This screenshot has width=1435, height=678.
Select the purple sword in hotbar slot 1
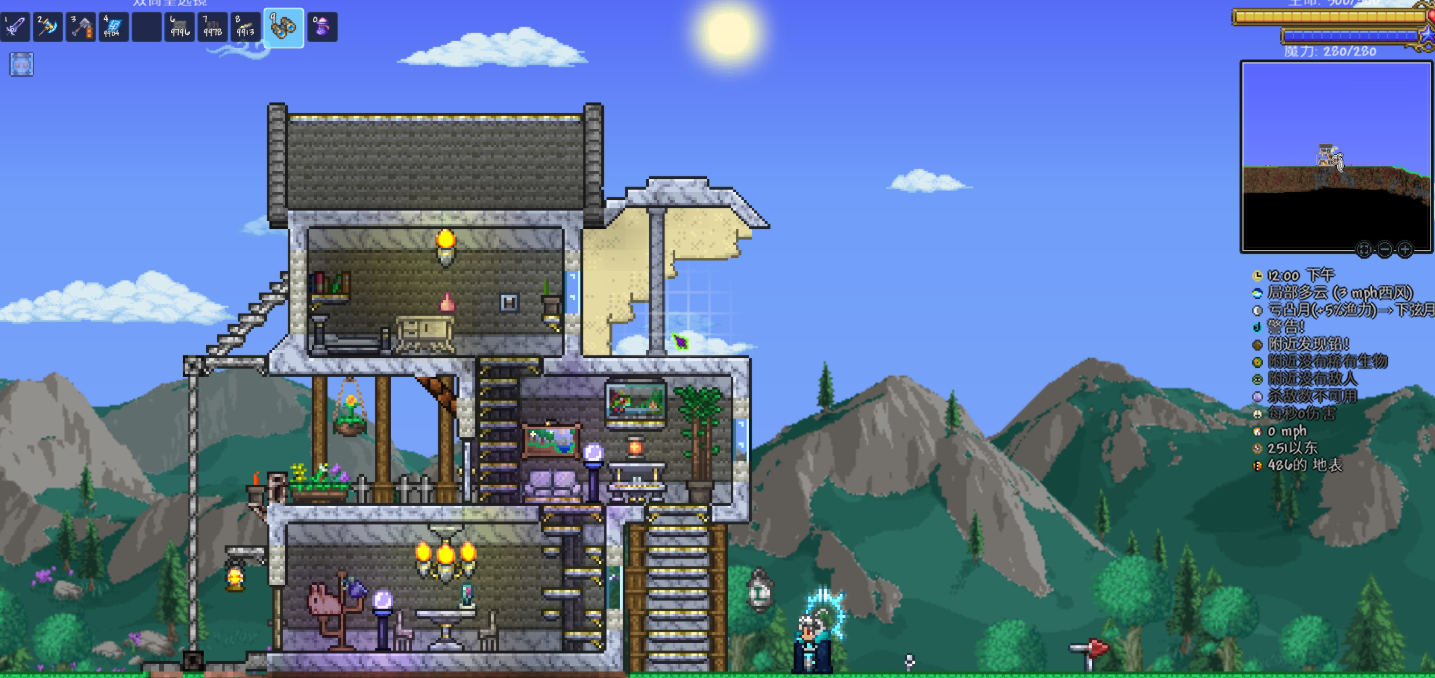[x=16, y=27]
